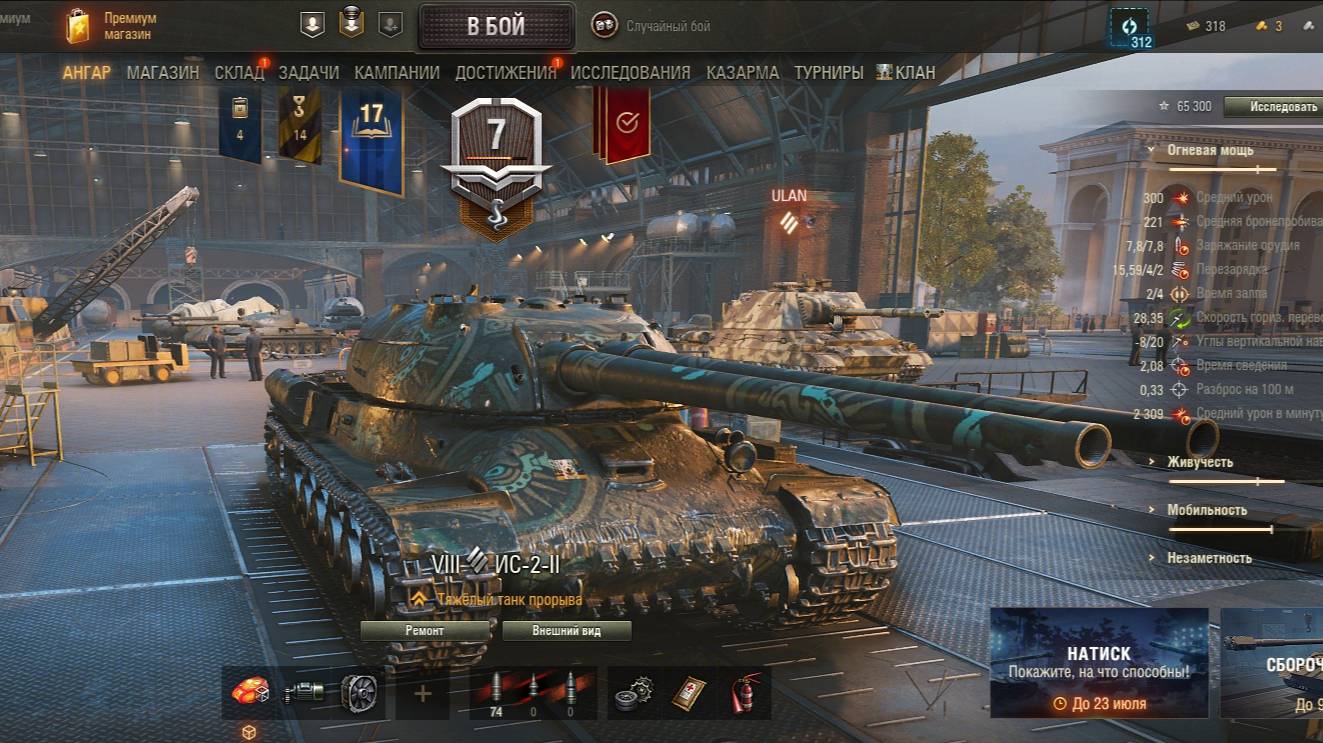Go to the ТУРНИРЫ tab
1323x743 pixels.
tap(829, 73)
